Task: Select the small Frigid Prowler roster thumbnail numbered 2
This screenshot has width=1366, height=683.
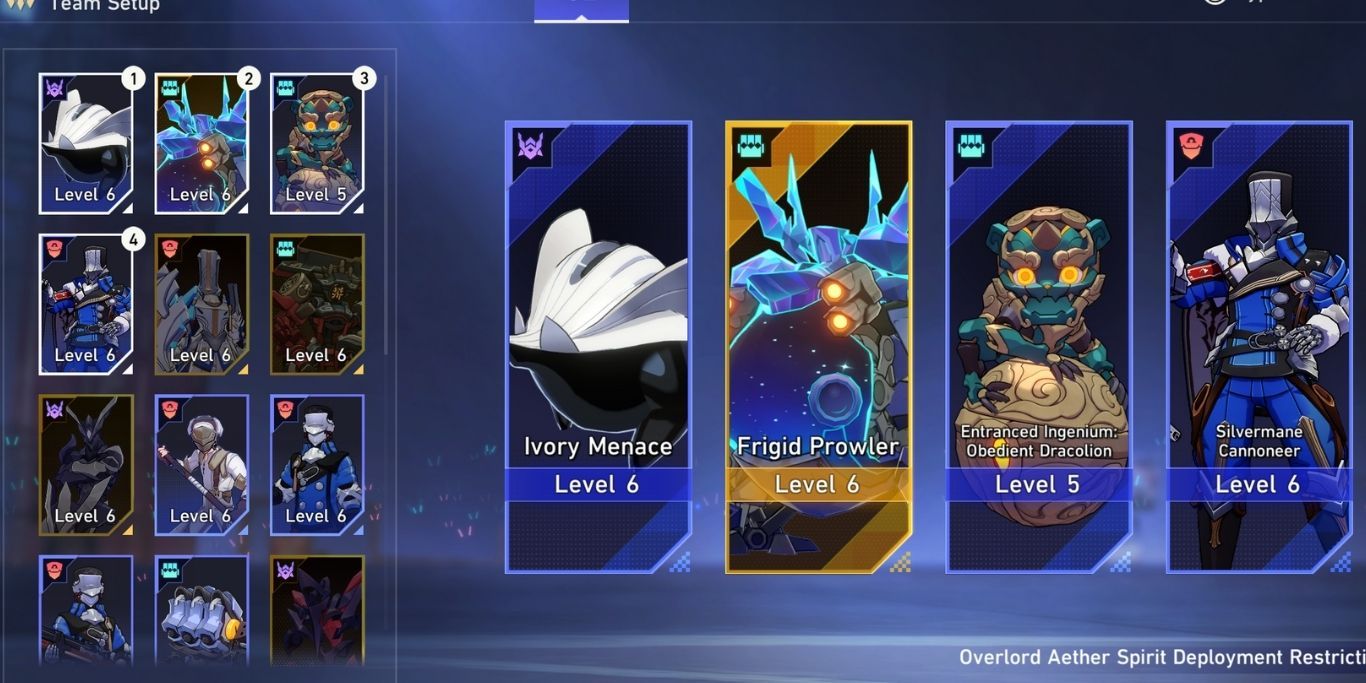Action: pos(202,143)
